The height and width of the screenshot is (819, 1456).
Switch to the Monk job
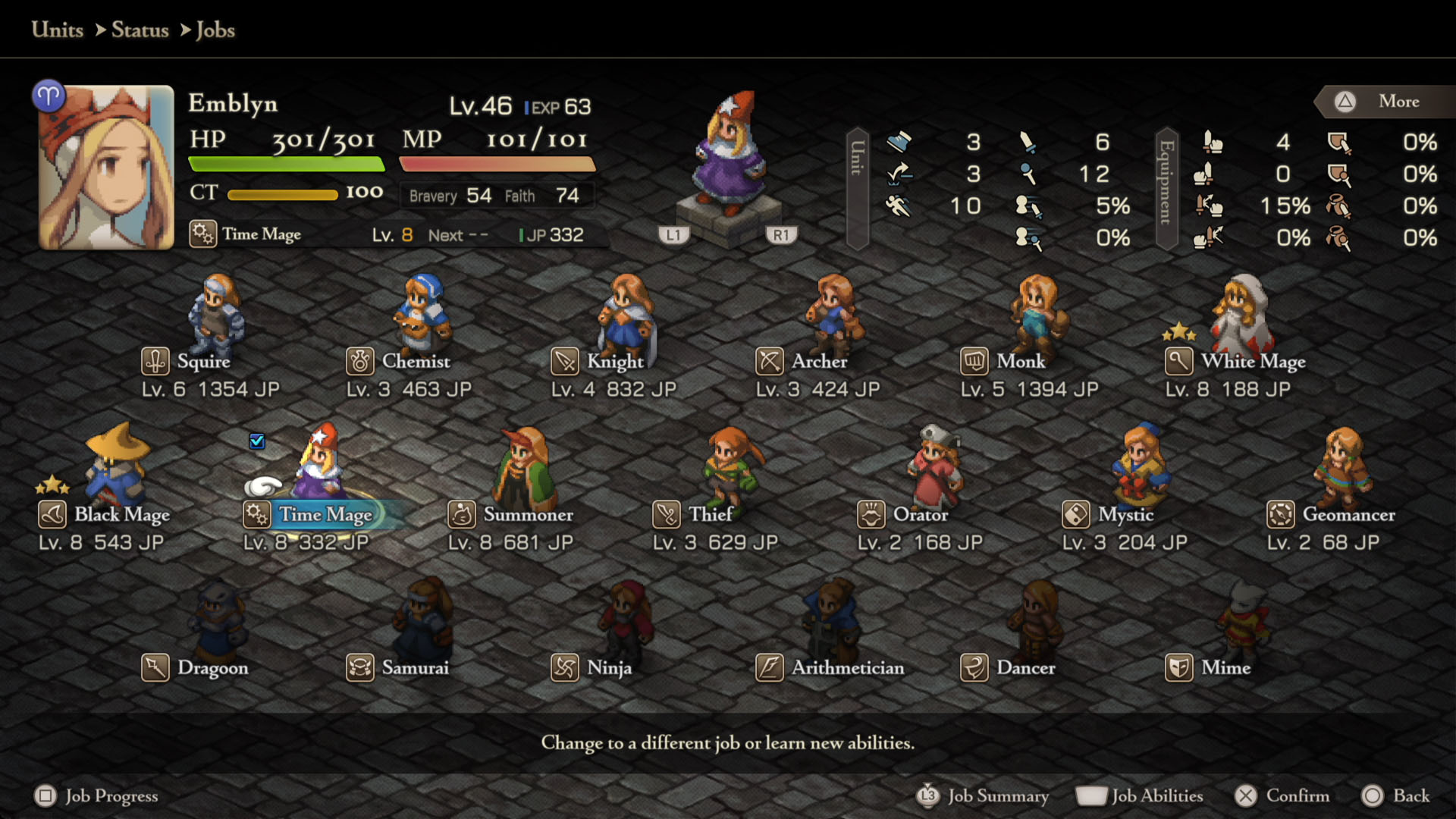click(1020, 362)
